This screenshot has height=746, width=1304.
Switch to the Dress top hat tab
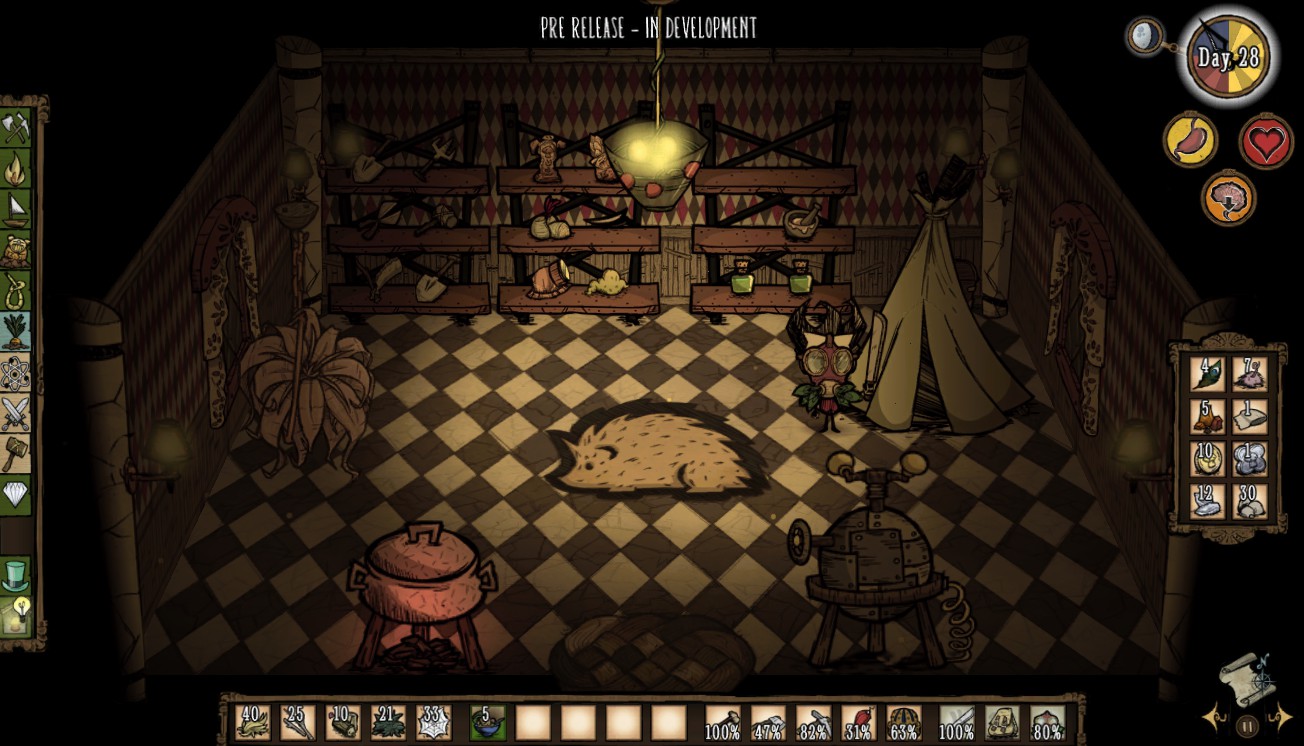click(15, 575)
